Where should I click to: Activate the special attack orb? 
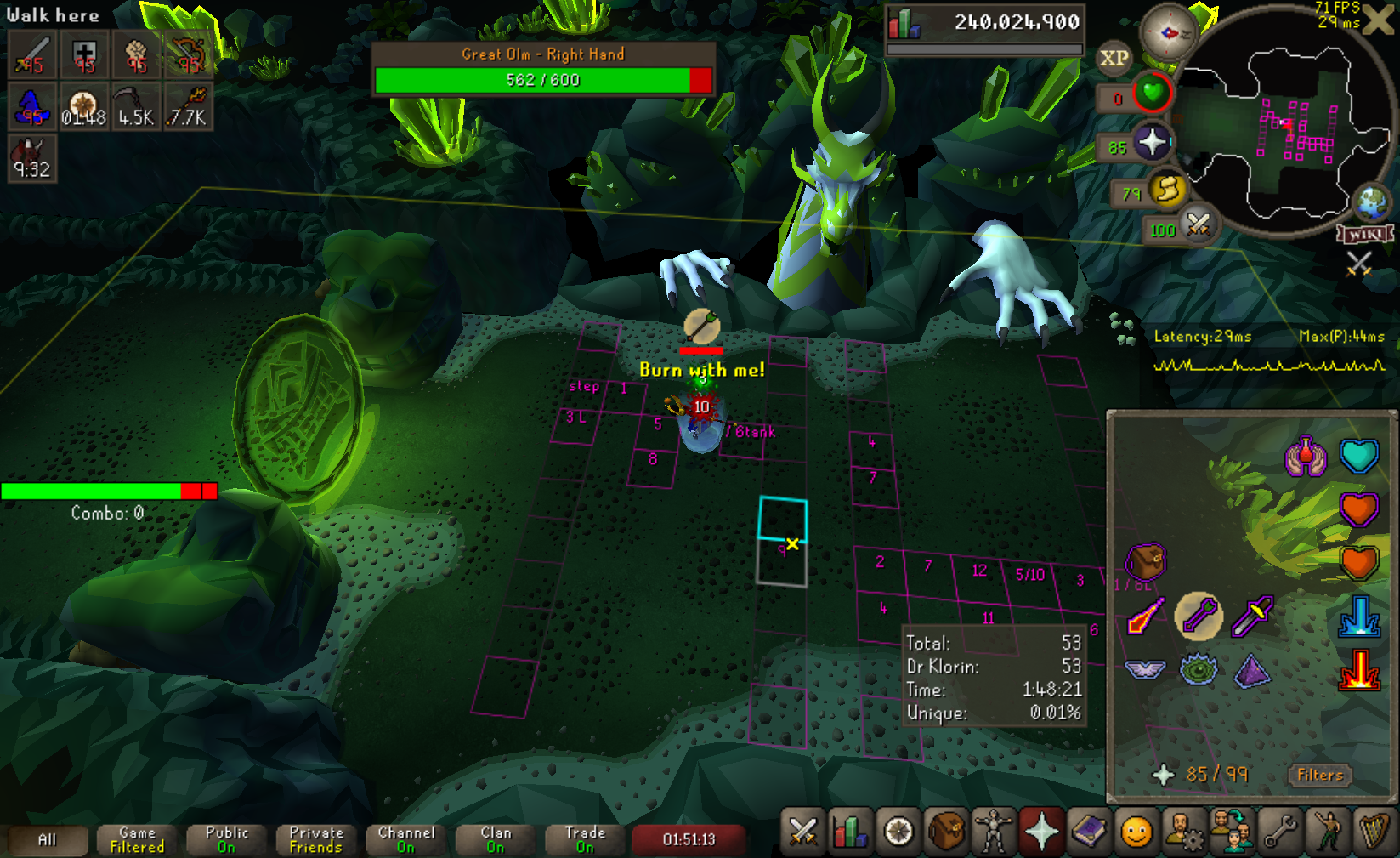click(1198, 225)
